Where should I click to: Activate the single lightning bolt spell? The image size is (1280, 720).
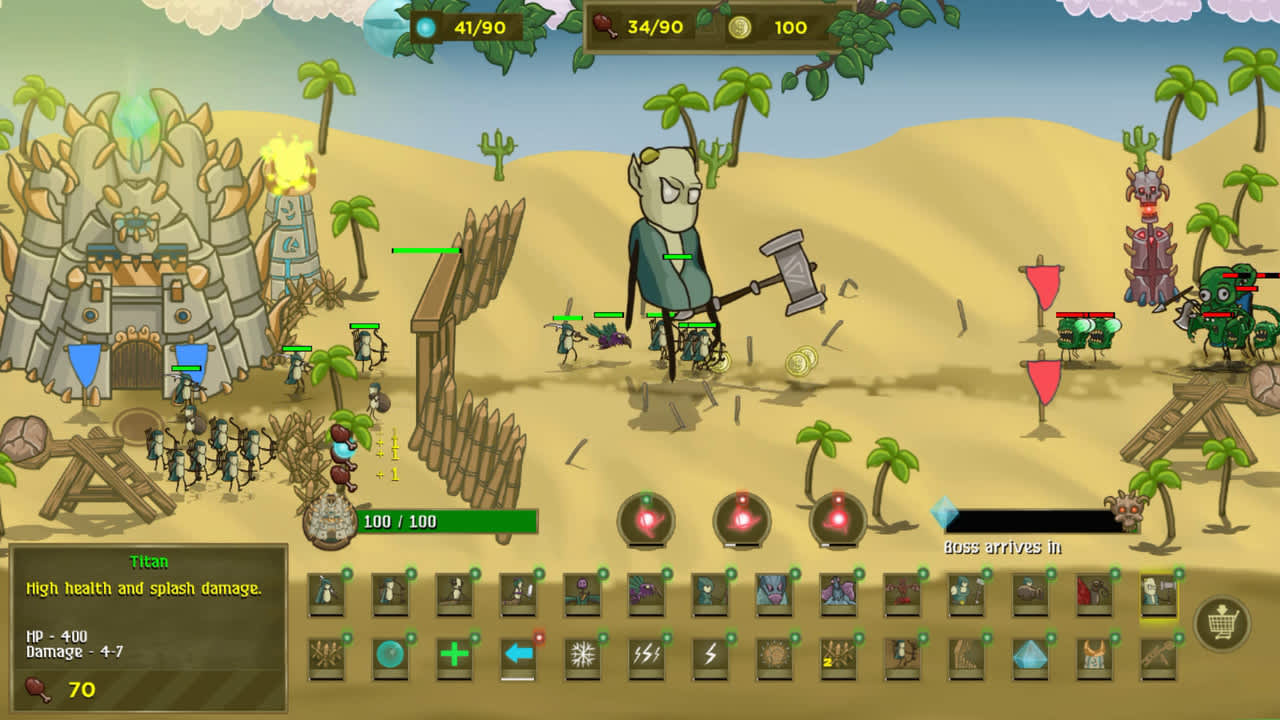click(712, 655)
